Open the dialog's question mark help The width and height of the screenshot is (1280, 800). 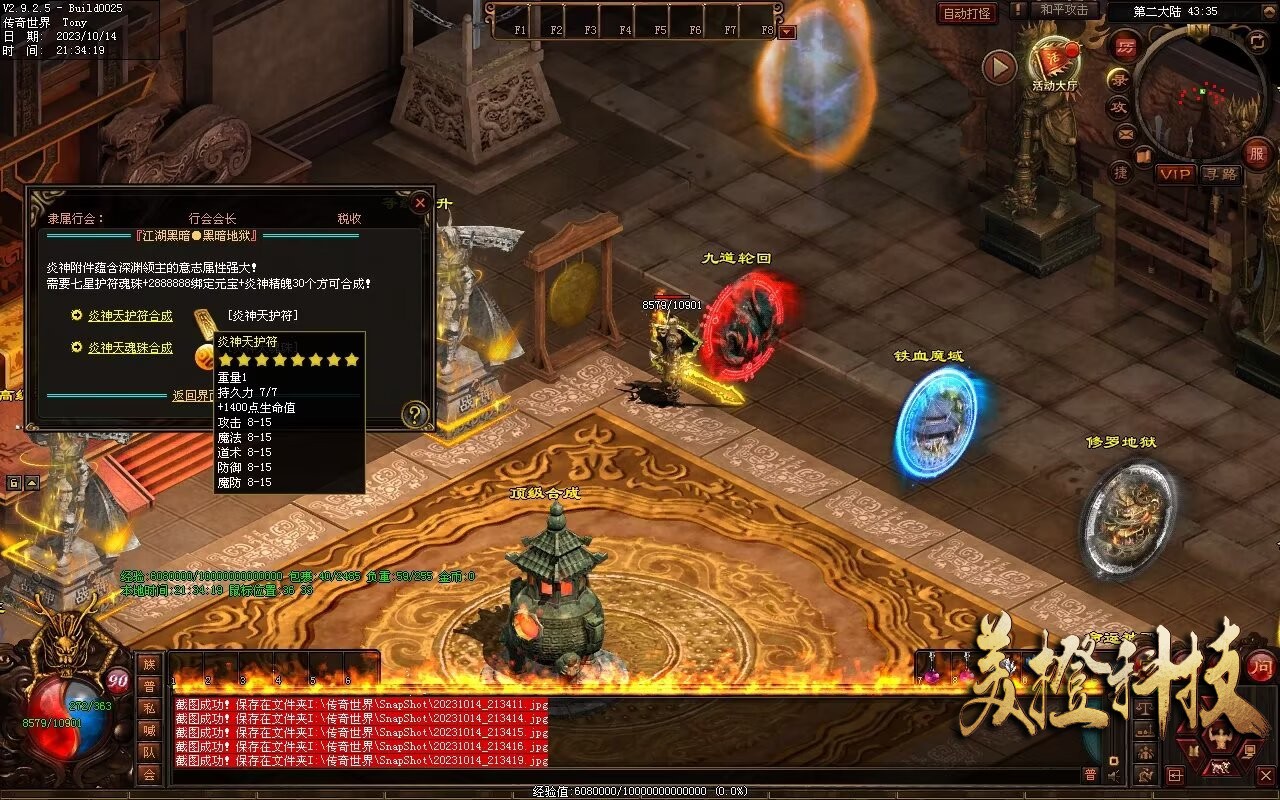point(415,414)
